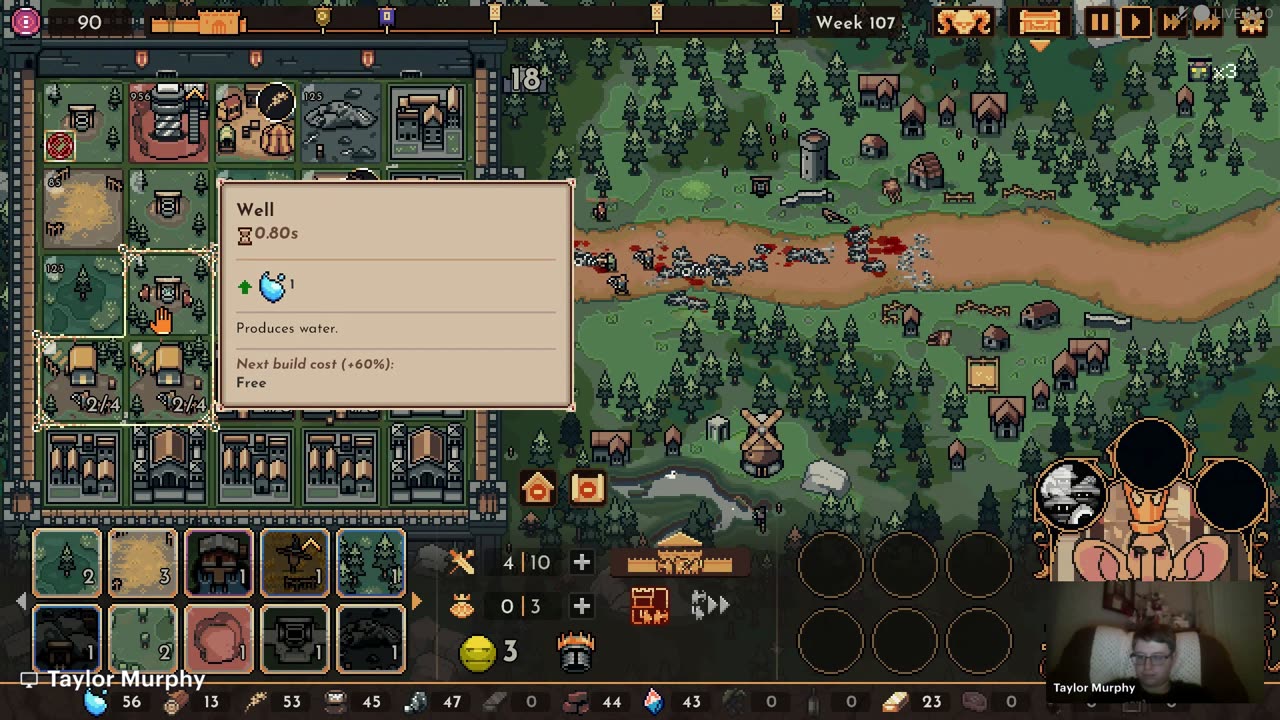Set game speed to normal play
Image resolution: width=1280 pixels, height=720 pixels.
click(1135, 22)
